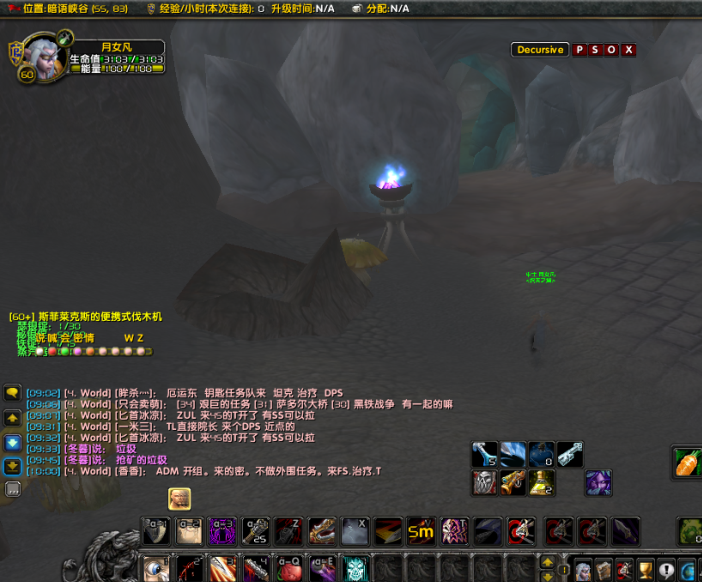The width and height of the screenshot is (702, 582).
Task: Use the yellow potion flask item
Action: [541, 483]
